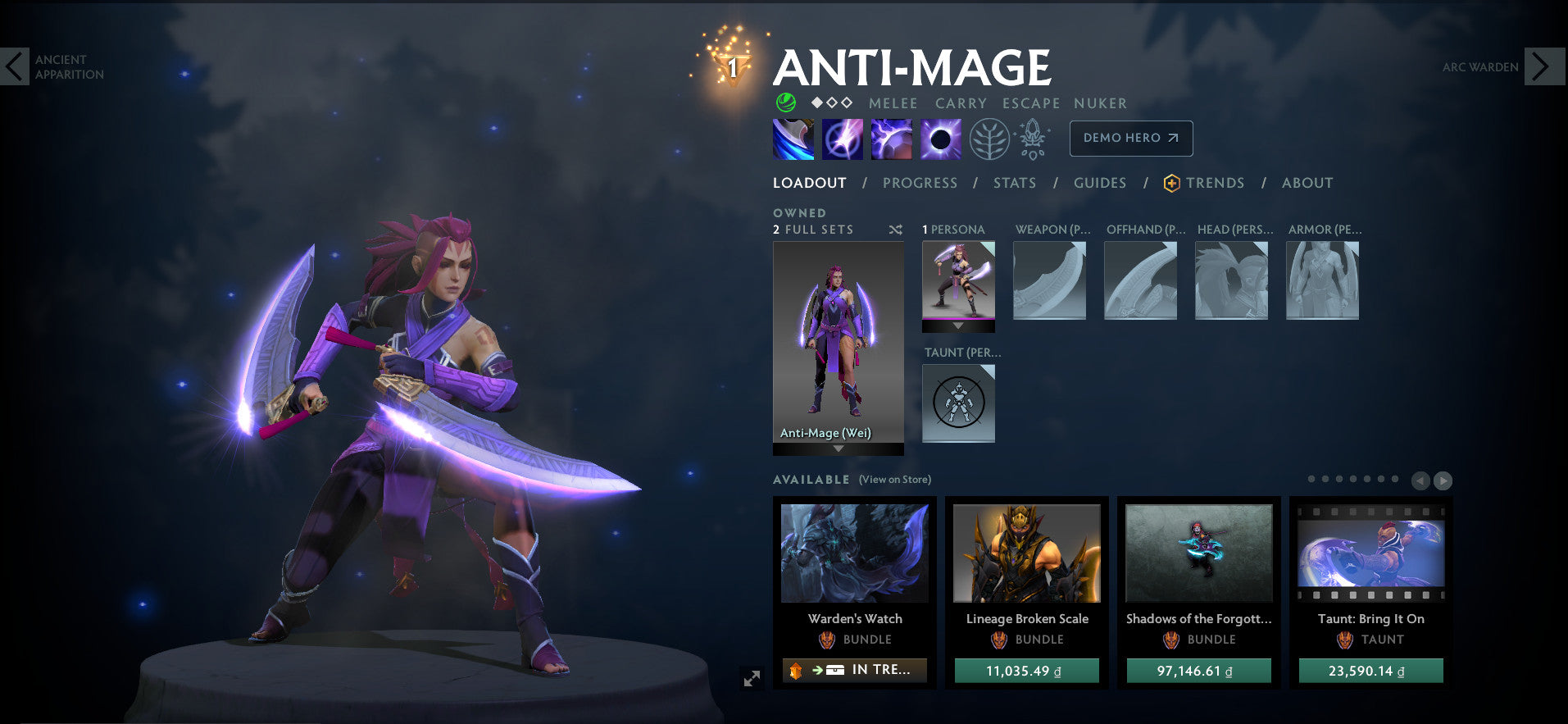Click the Counterspell ability icon

891,139
